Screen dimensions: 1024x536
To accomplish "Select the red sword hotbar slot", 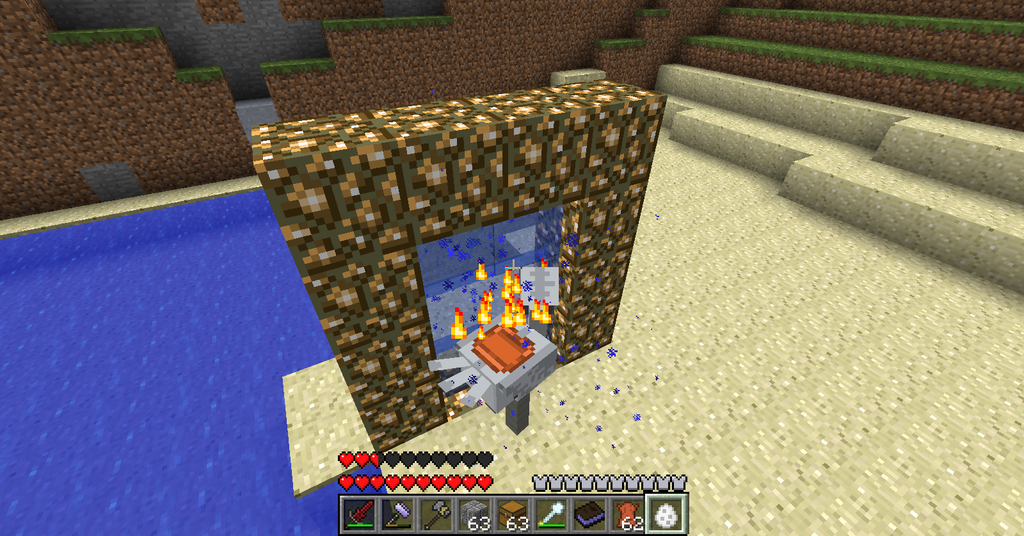I will point(358,515).
